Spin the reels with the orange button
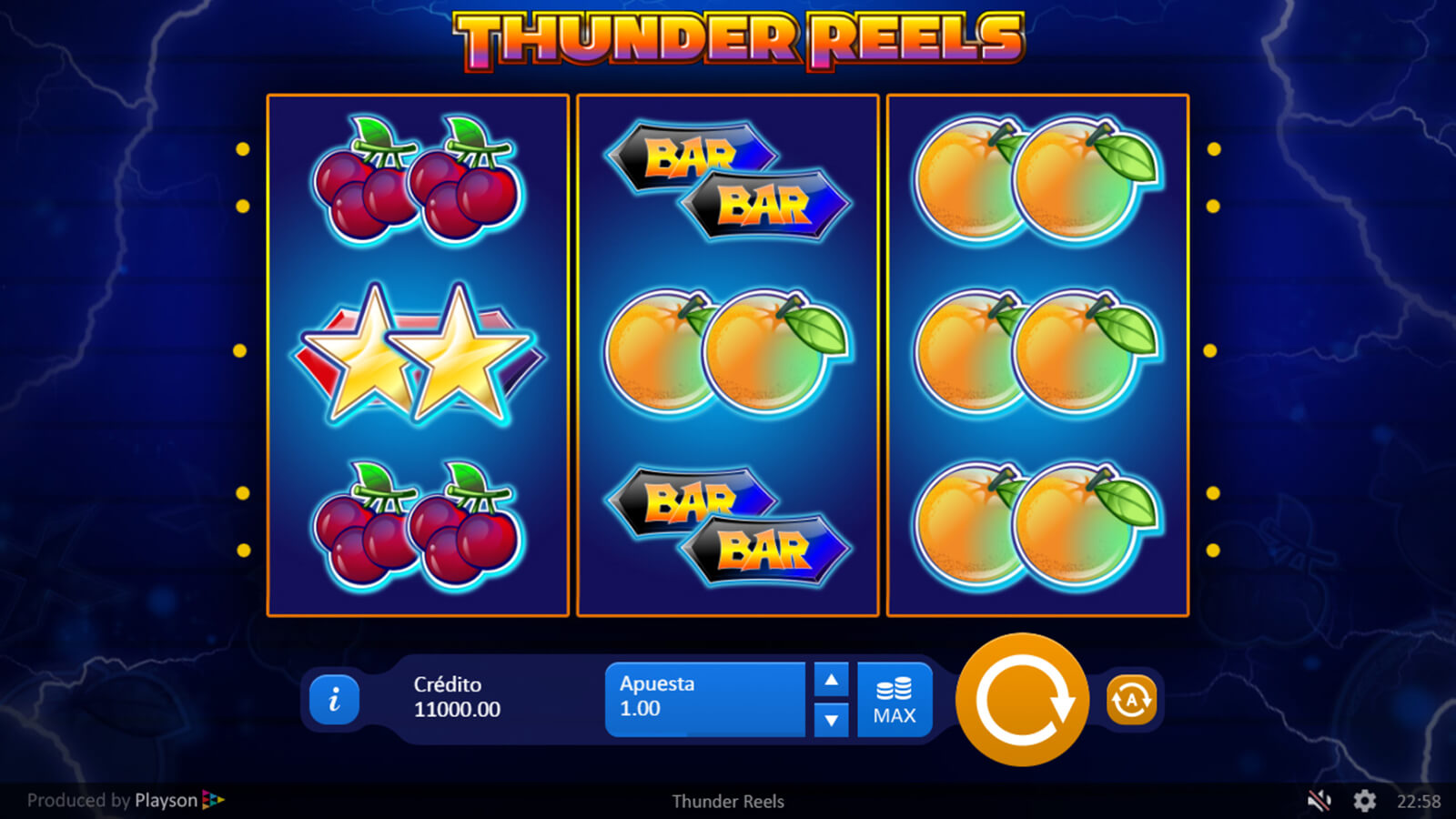Viewport: 1456px width, 819px height. pyautogui.click(x=1022, y=700)
